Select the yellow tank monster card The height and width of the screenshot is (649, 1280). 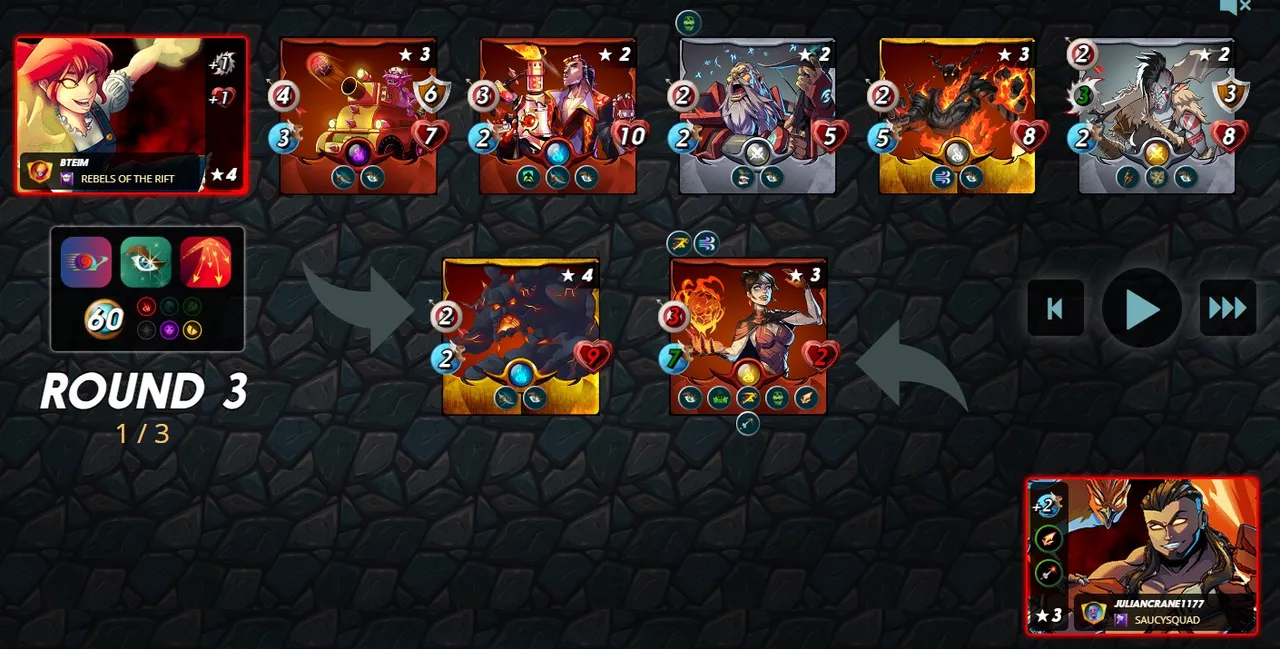coord(358,115)
